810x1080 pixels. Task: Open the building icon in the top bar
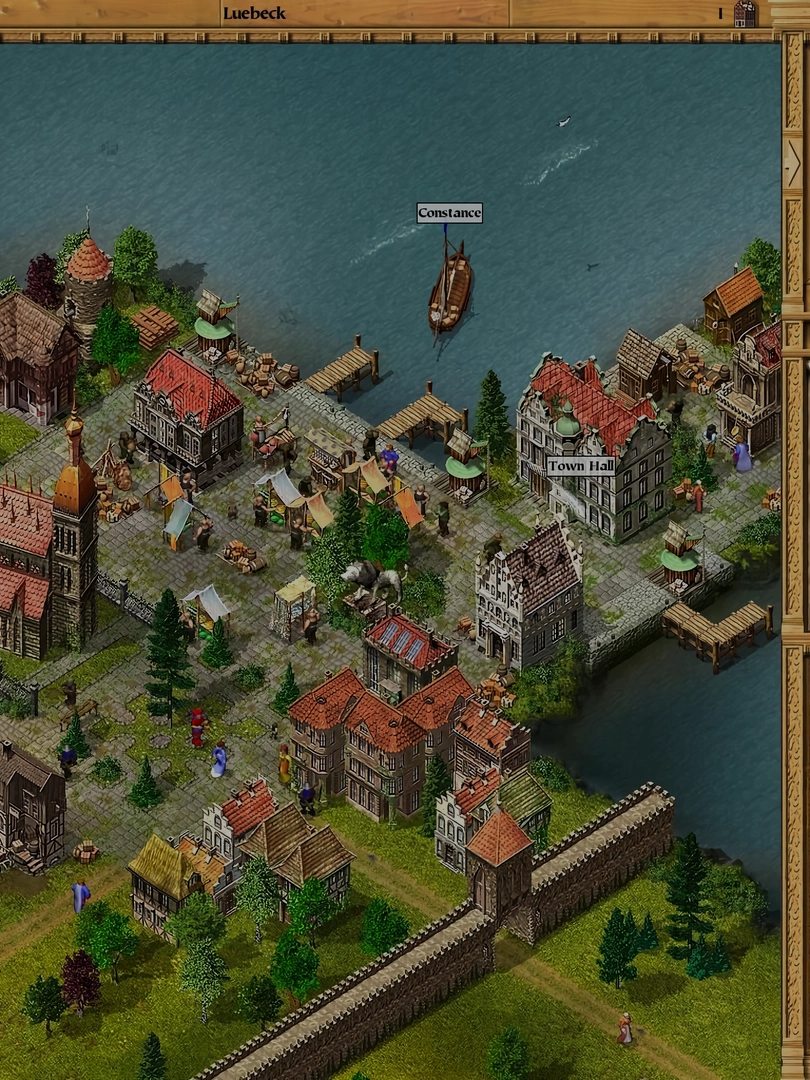pos(744,13)
